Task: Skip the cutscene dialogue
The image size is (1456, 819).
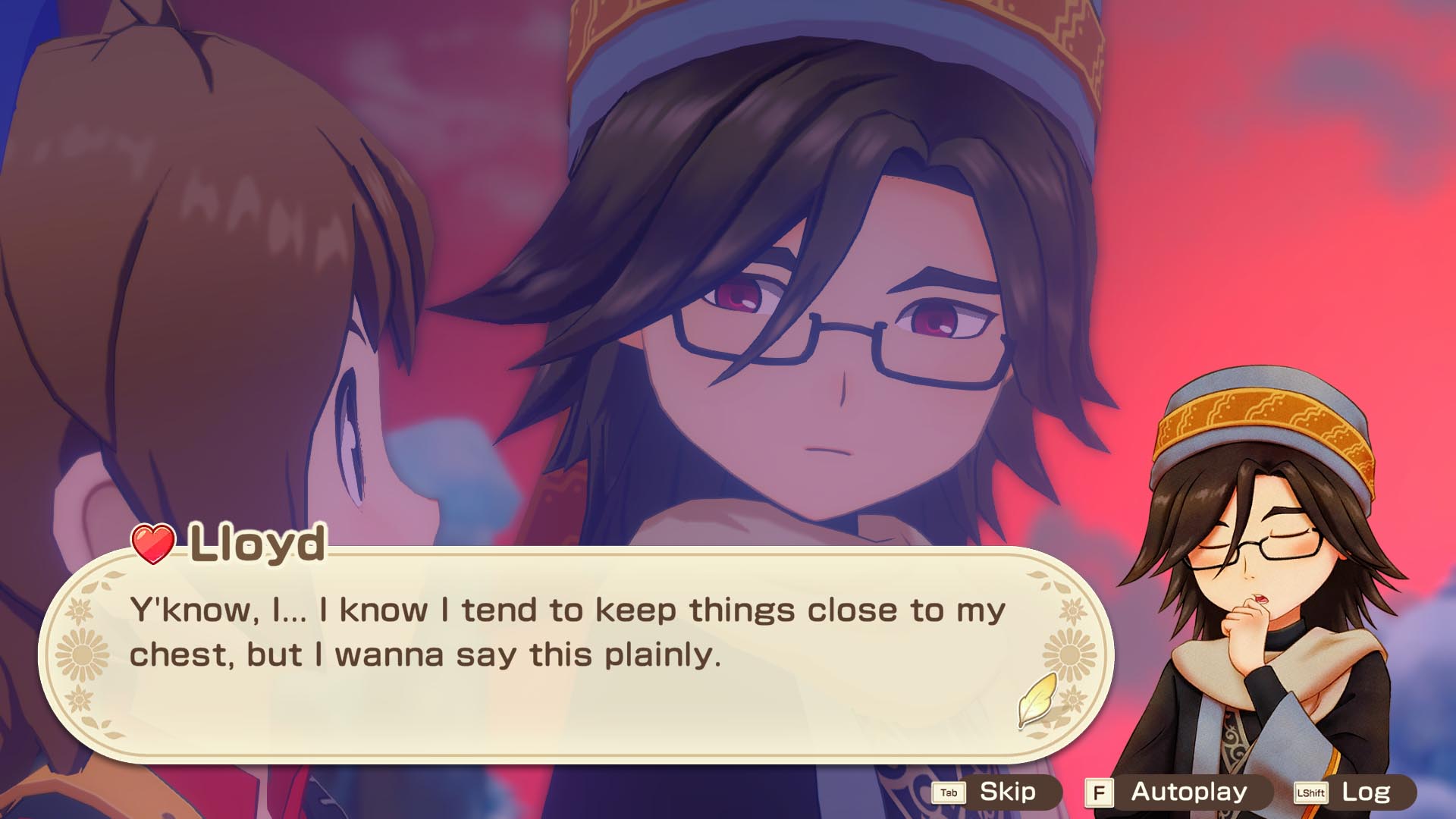Action: 996,792
